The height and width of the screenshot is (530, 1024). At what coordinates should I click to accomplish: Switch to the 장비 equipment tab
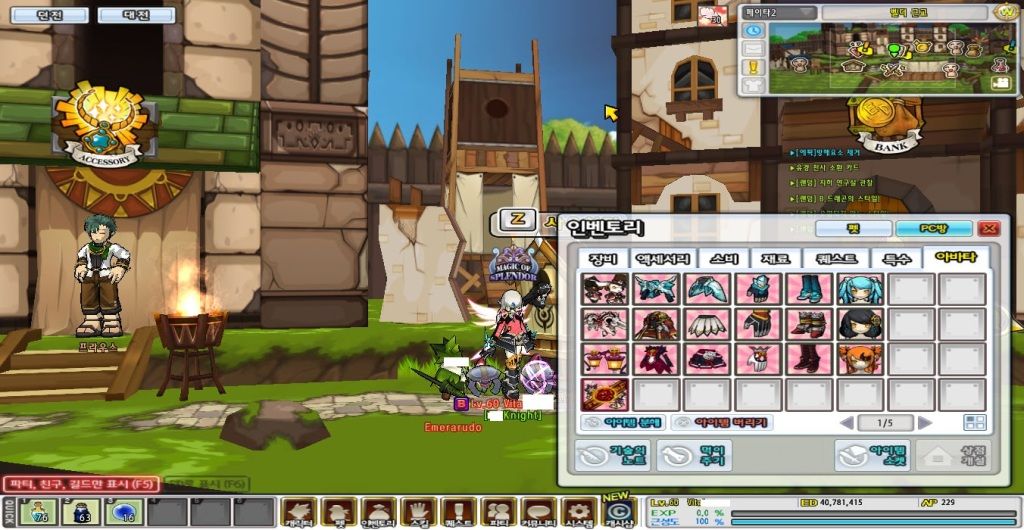(602, 259)
